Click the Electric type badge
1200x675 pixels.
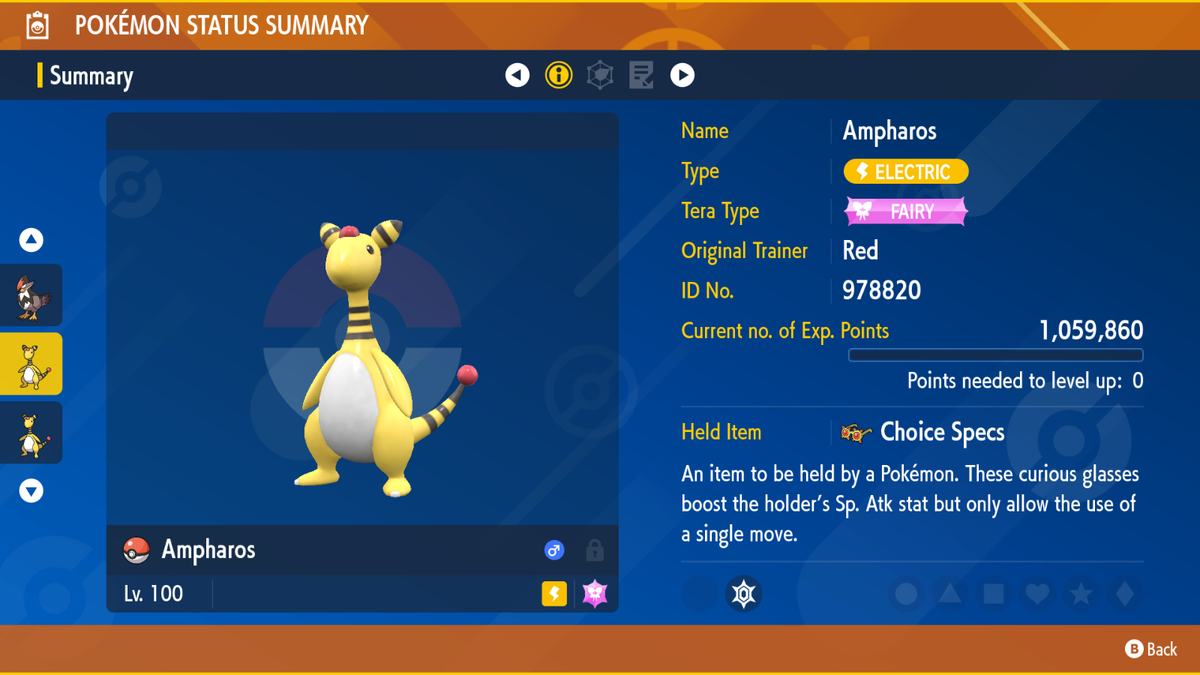tap(906, 172)
